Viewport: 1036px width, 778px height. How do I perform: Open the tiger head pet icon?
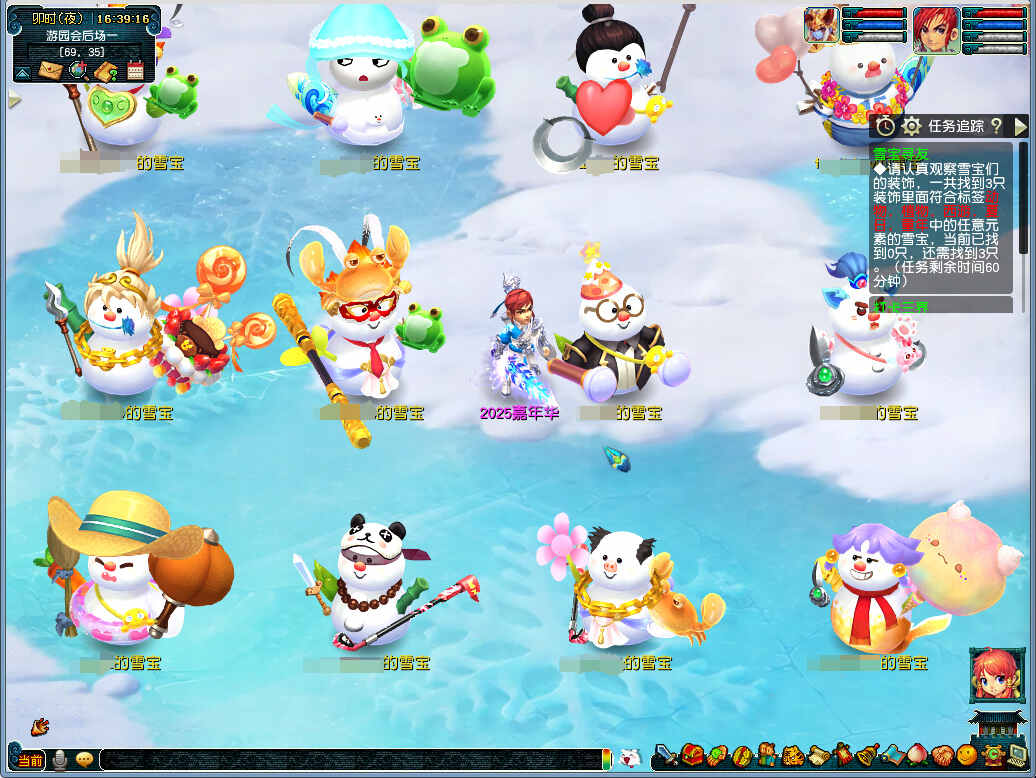793,756
